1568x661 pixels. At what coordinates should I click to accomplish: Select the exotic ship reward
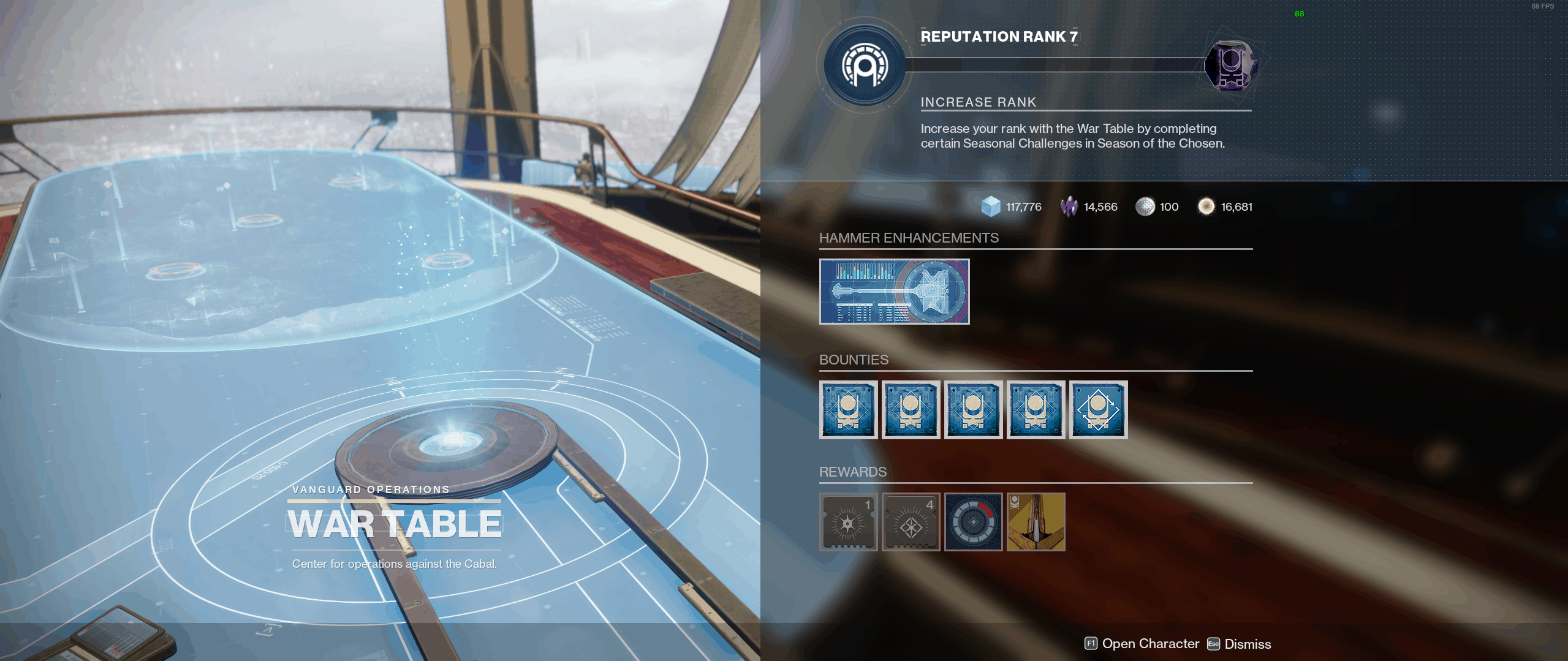tap(1036, 522)
